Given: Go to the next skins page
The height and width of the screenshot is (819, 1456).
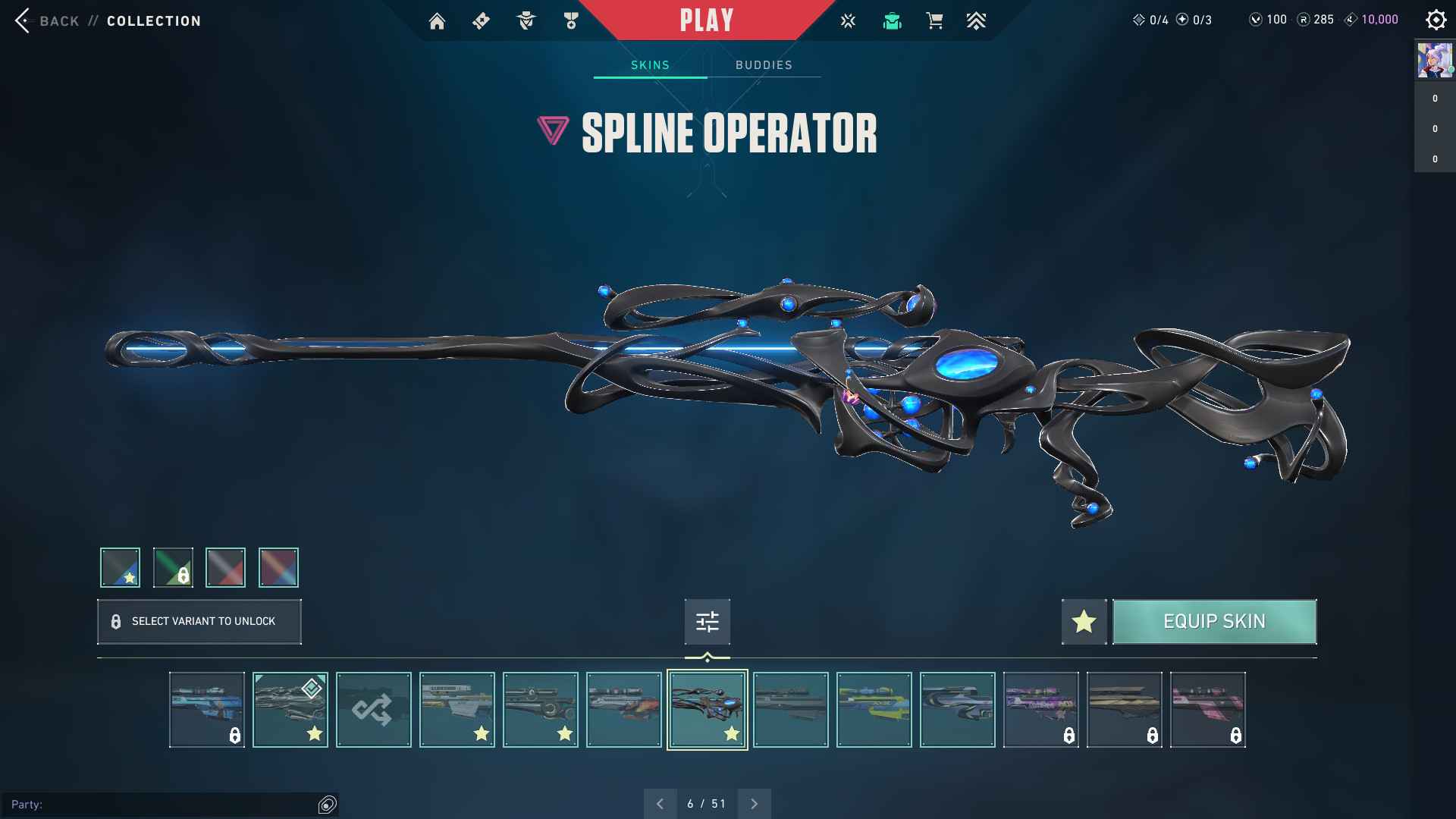Looking at the screenshot, I should [754, 804].
